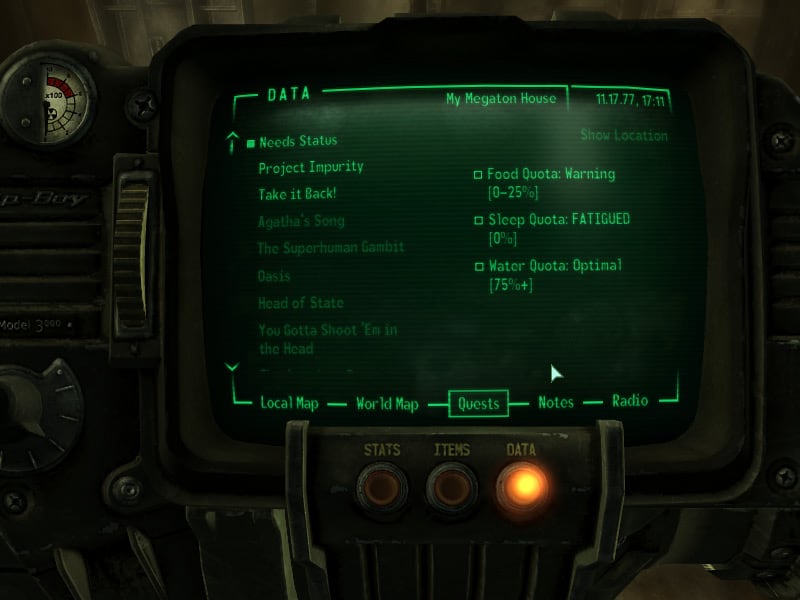Choose You Gotta Shoot 'Em in the Head
800x600 pixels.
coord(328,339)
